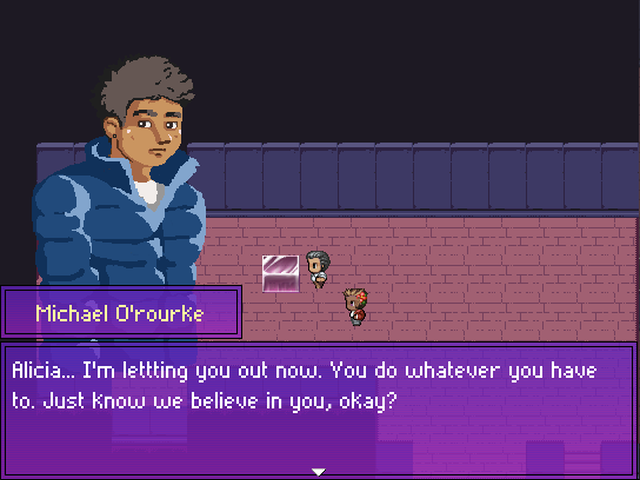640x480 pixels.
Task: Click the white continue arrow in dialogue box
Action: 319,471
